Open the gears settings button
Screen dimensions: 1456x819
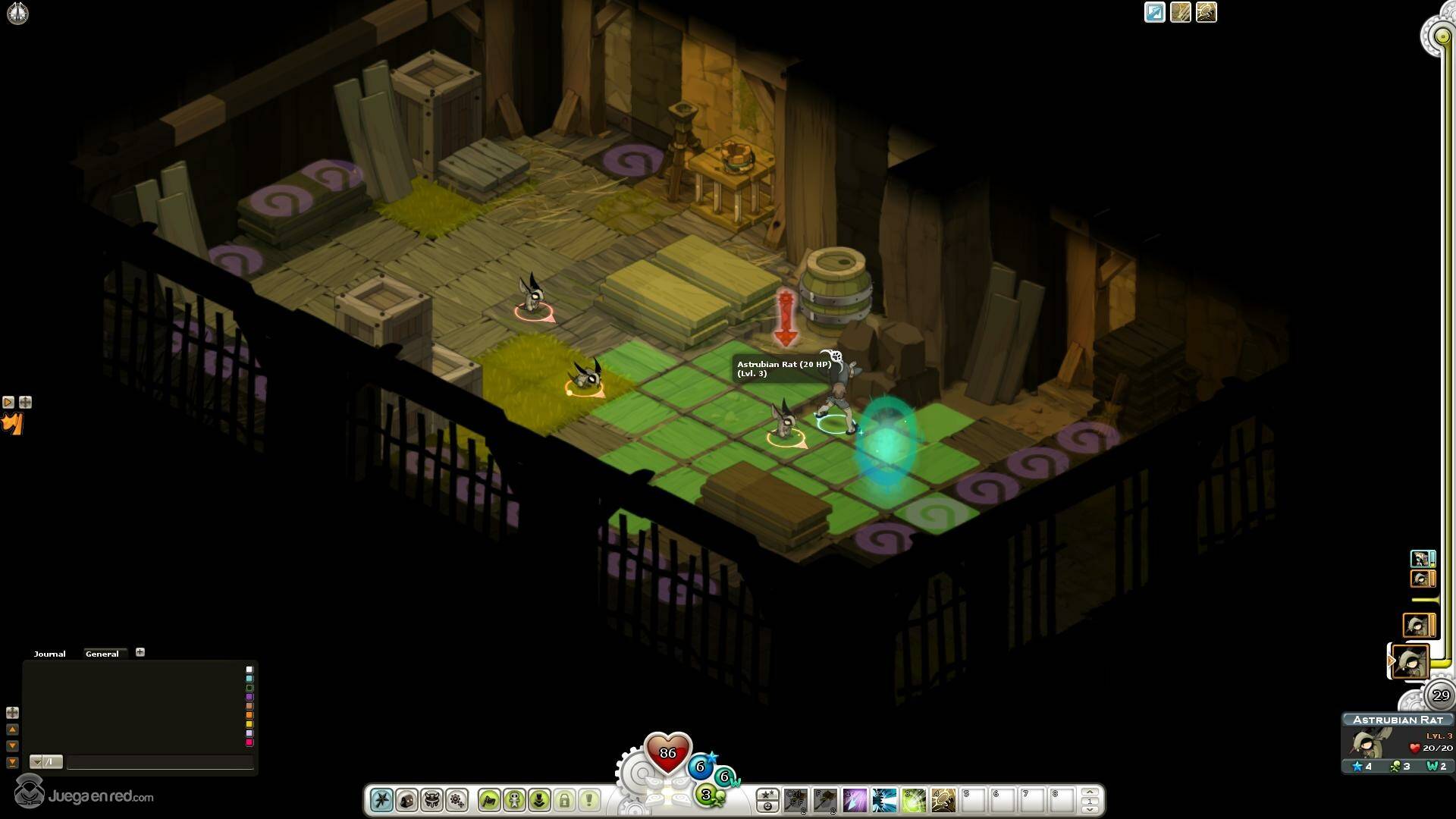coord(457,800)
